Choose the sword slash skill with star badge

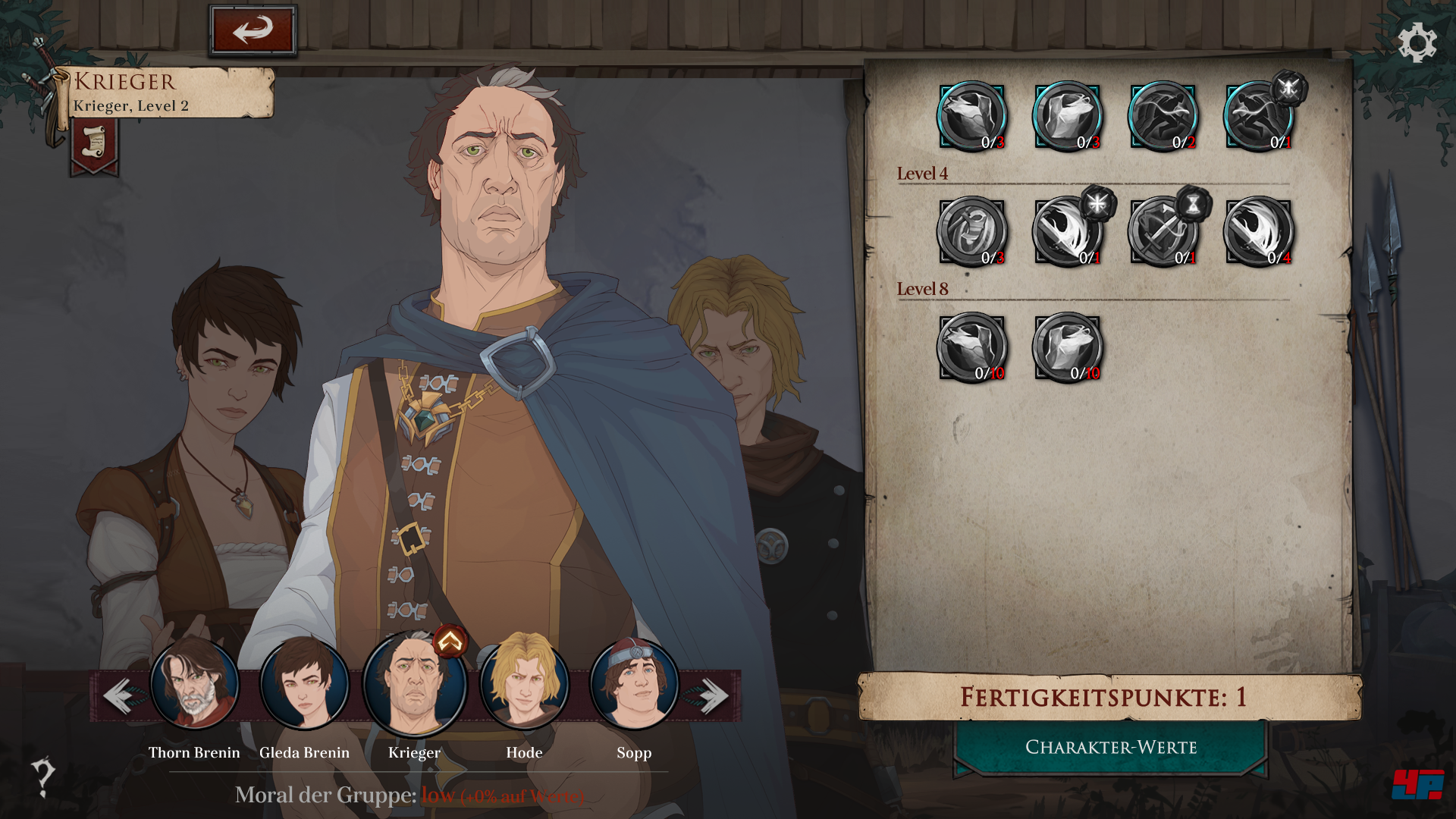pos(1067,232)
